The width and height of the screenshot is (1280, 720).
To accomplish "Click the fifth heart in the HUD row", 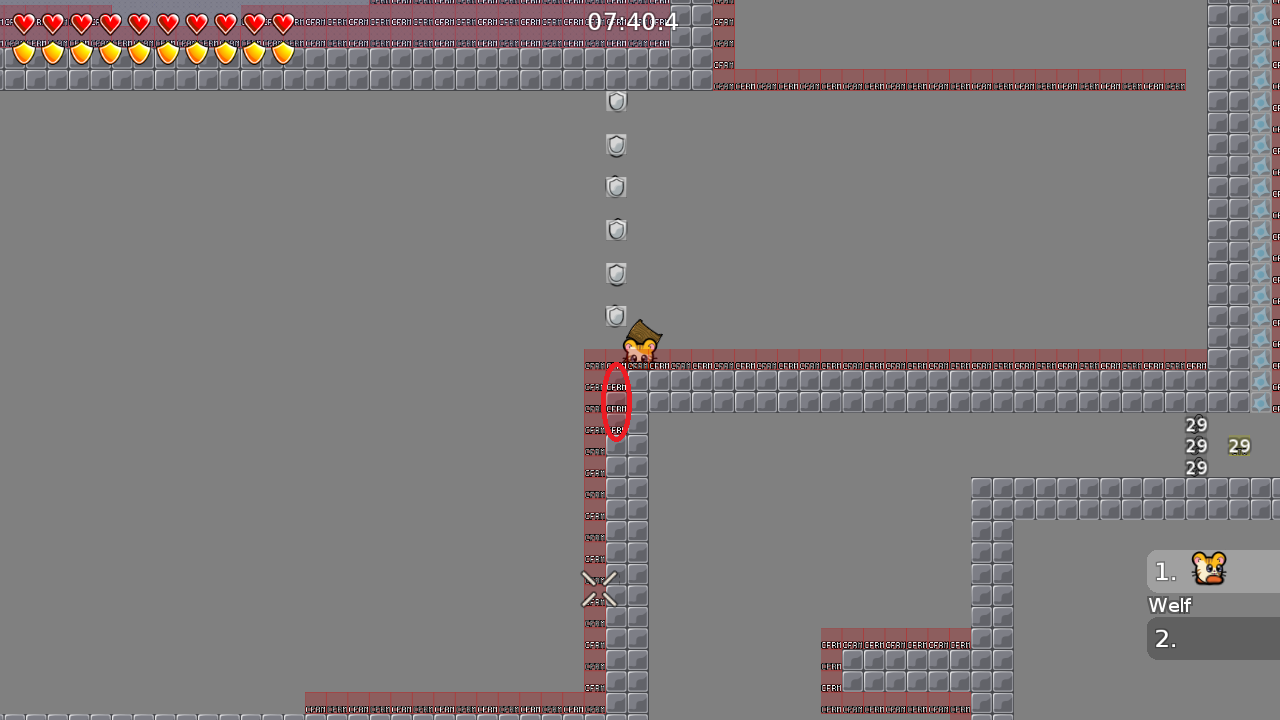I will pyautogui.click(x=139, y=22).
